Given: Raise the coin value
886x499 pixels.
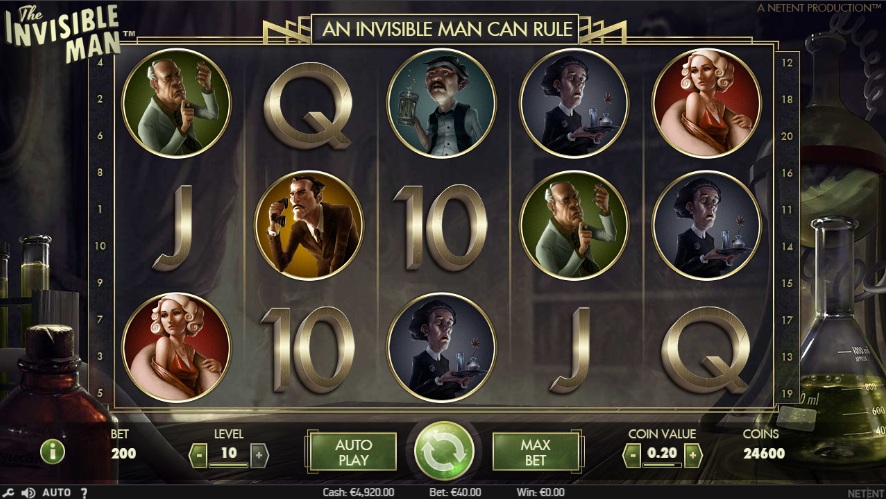Looking at the screenshot, I should [x=692, y=454].
